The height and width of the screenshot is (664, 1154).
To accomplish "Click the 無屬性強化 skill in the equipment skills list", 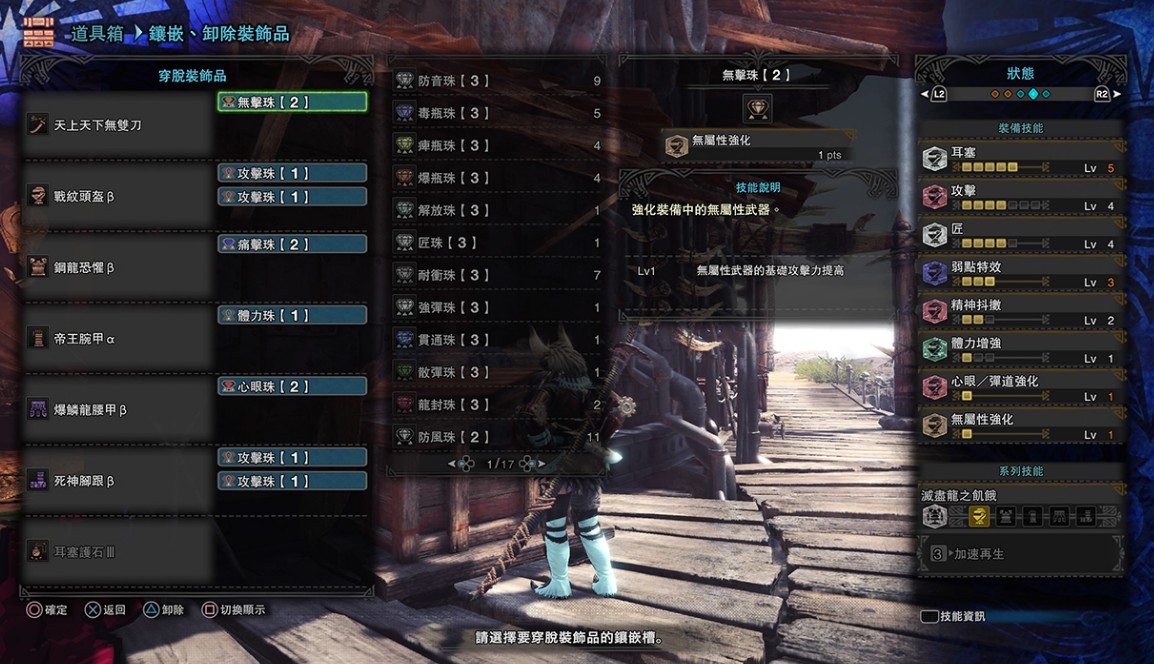I will (x=1020, y=426).
